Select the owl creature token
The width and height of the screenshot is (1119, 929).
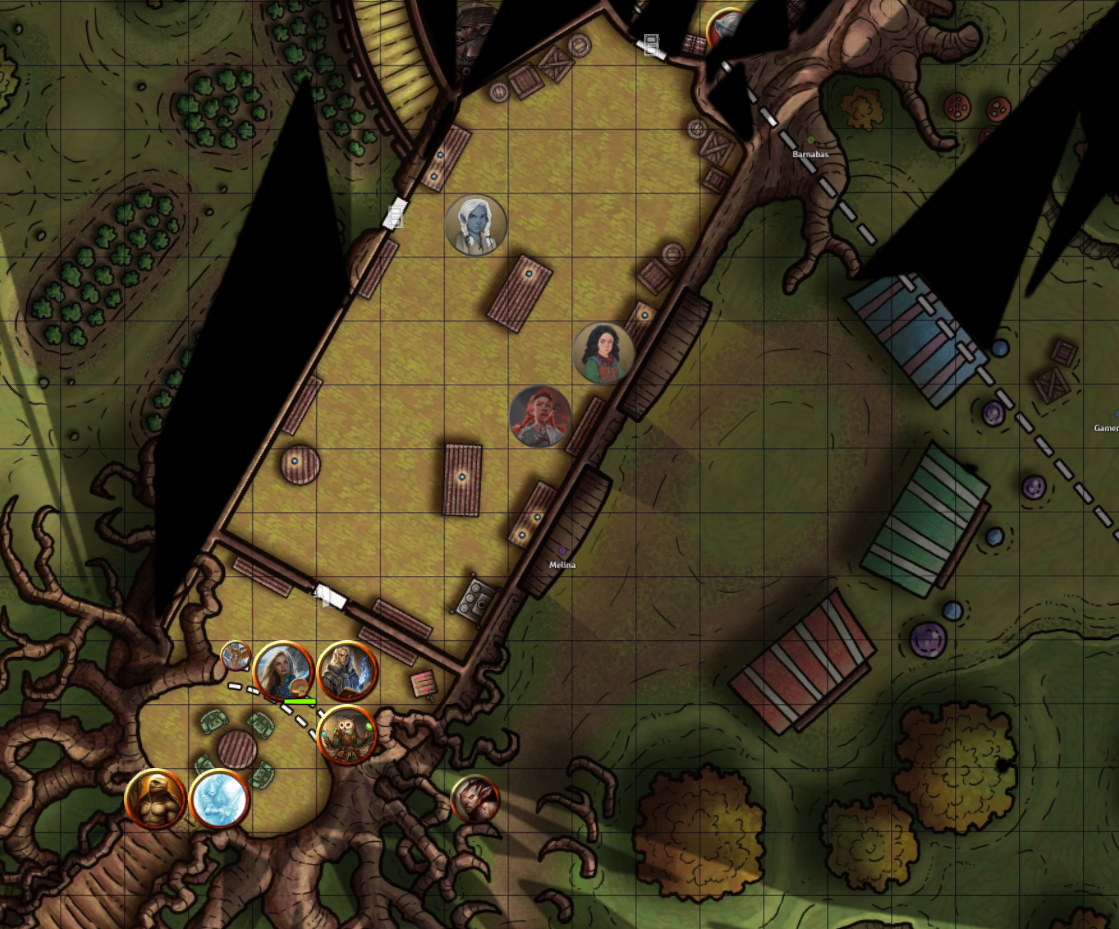pyautogui.click(x=347, y=735)
